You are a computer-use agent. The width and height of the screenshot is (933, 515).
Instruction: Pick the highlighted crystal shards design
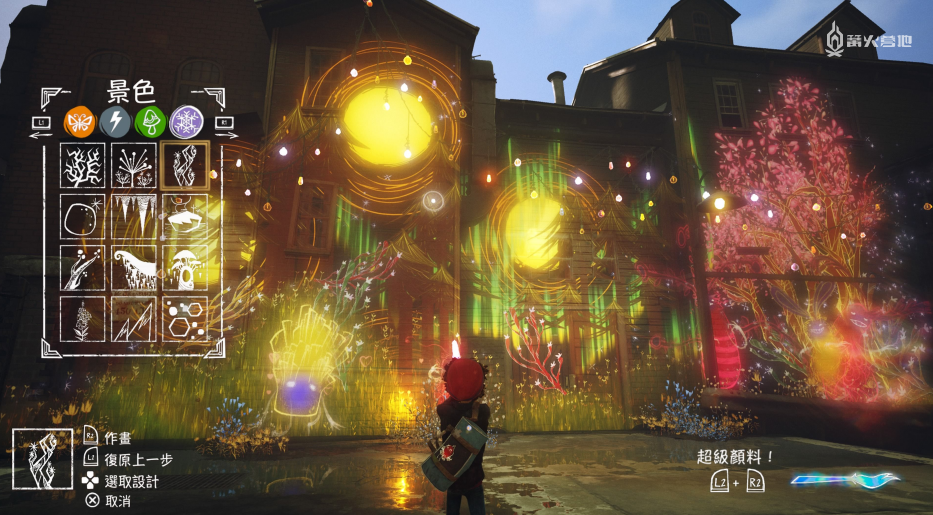(185, 166)
